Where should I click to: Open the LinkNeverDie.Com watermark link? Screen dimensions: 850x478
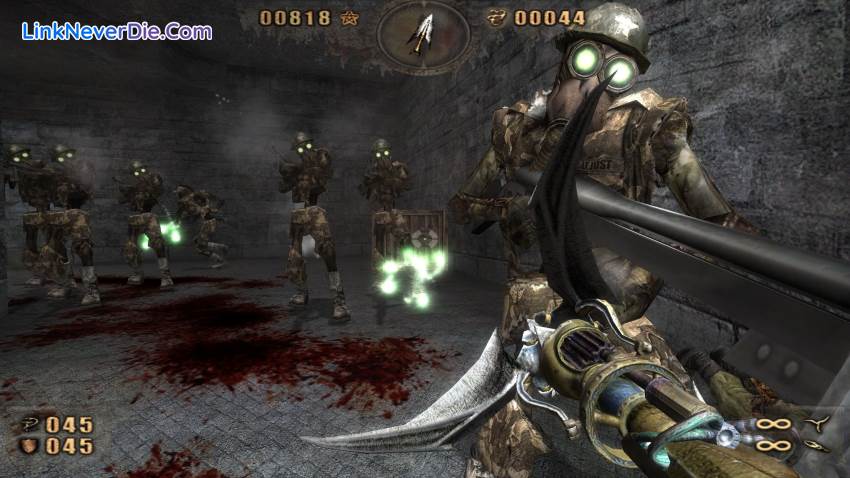click(117, 31)
